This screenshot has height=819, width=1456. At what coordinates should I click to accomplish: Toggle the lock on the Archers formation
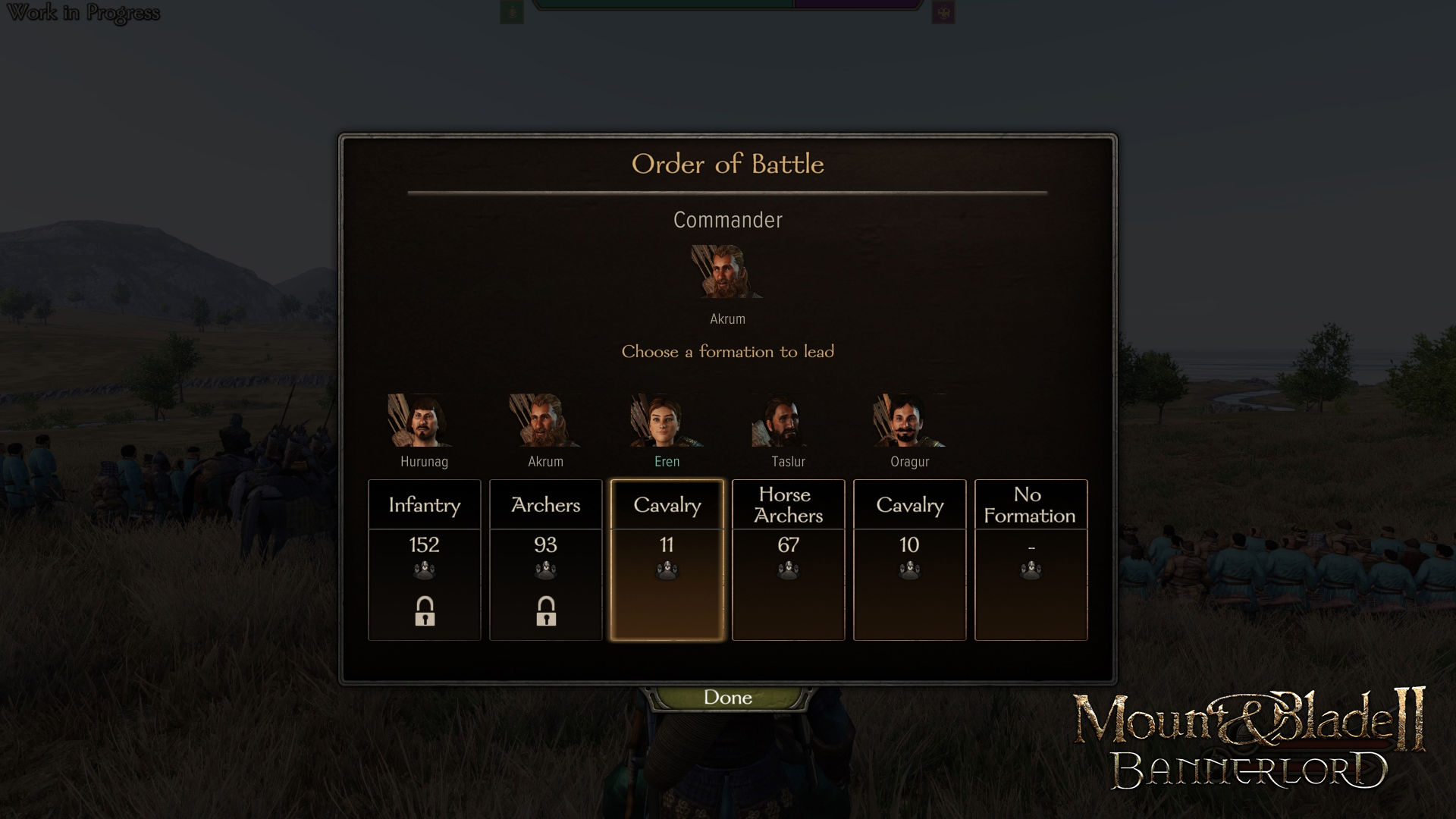point(545,611)
